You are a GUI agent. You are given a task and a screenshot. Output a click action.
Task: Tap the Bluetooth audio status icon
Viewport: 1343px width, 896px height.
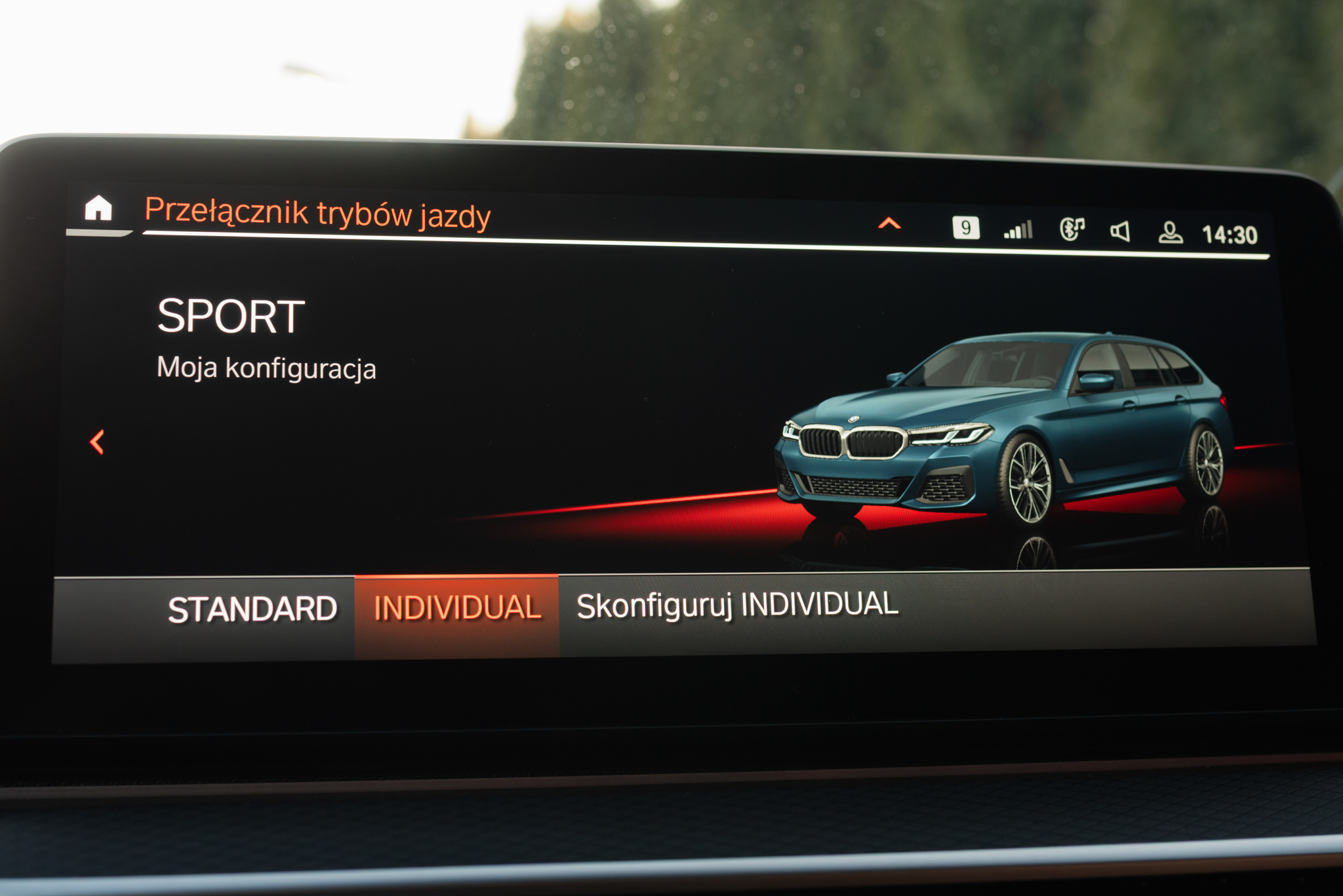pos(1072,229)
